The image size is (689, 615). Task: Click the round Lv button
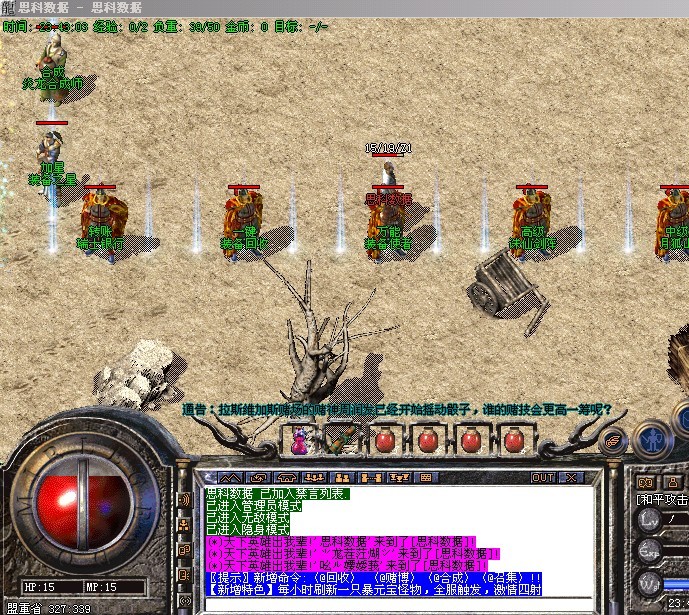click(x=649, y=518)
